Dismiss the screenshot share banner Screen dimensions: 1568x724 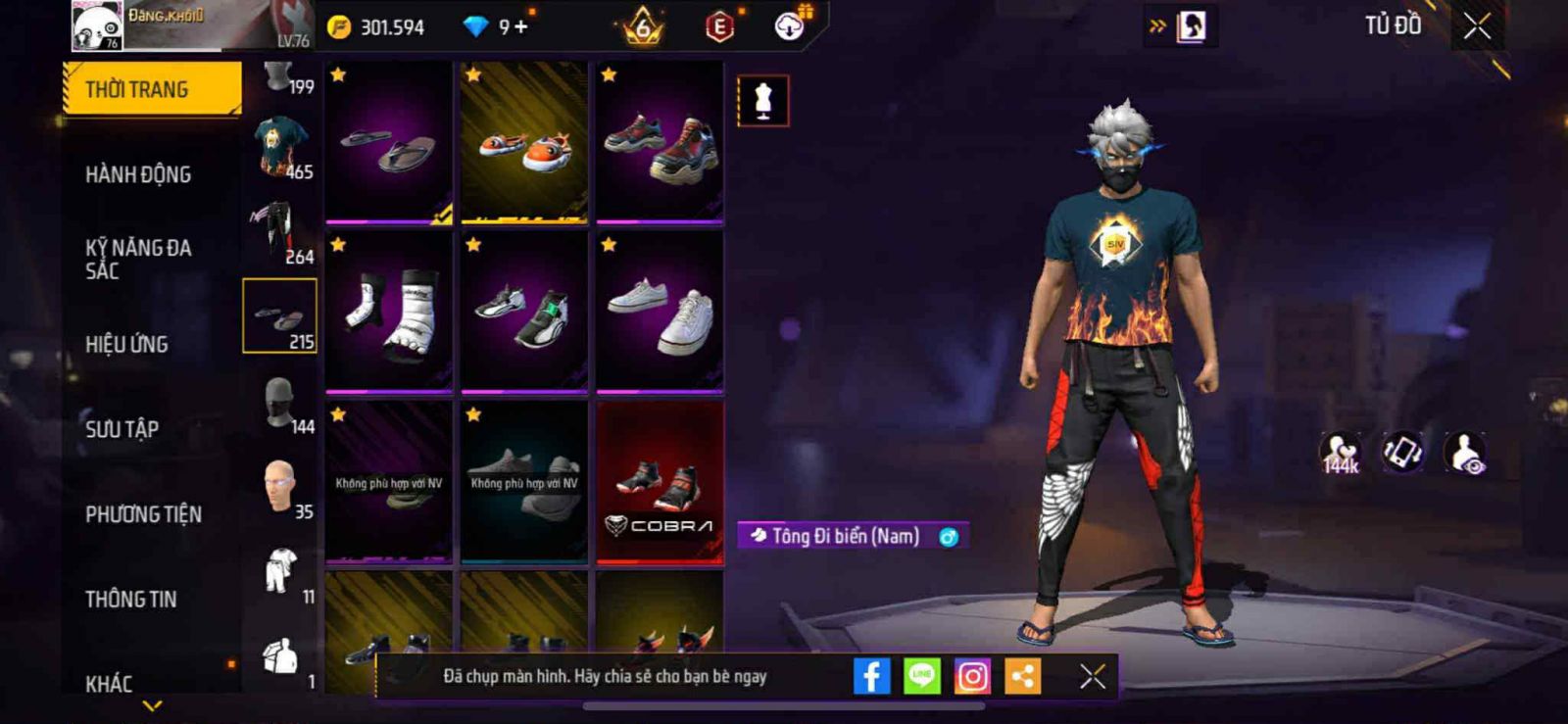tap(1093, 676)
